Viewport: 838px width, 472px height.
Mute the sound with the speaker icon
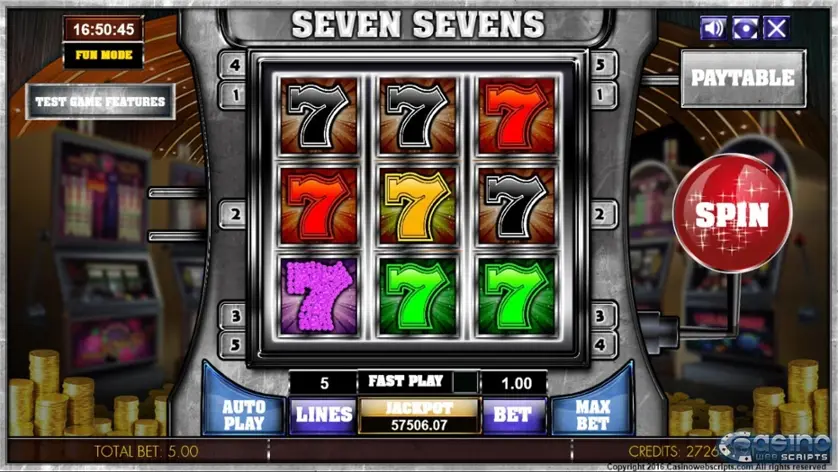(713, 28)
